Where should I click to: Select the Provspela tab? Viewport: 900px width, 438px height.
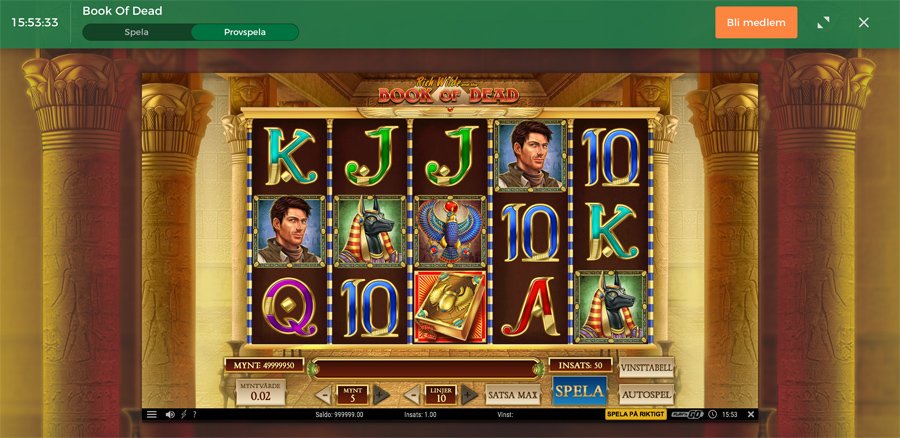click(245, 32)
